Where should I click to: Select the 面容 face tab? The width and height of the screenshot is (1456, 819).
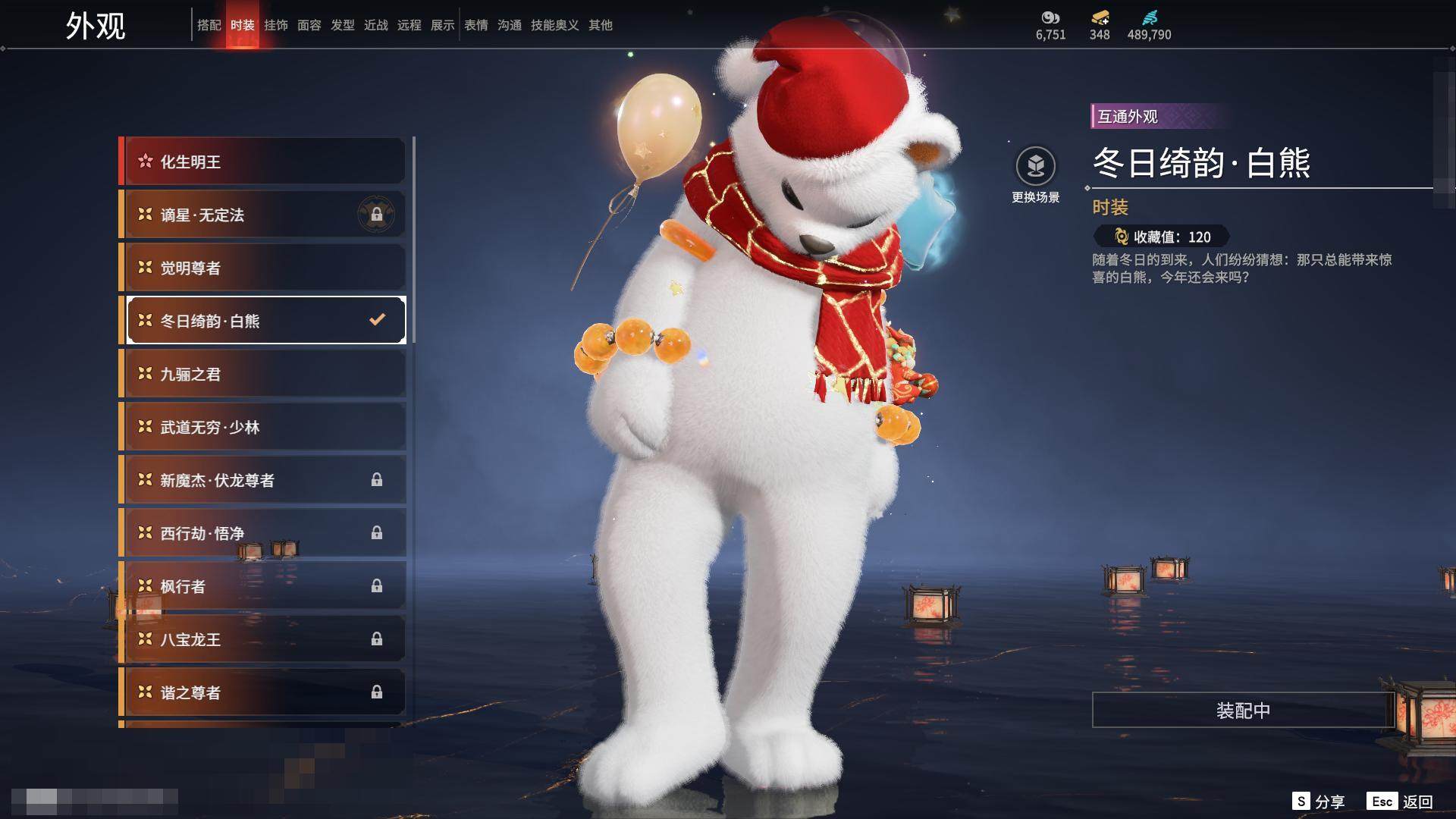tap(309, 25)
